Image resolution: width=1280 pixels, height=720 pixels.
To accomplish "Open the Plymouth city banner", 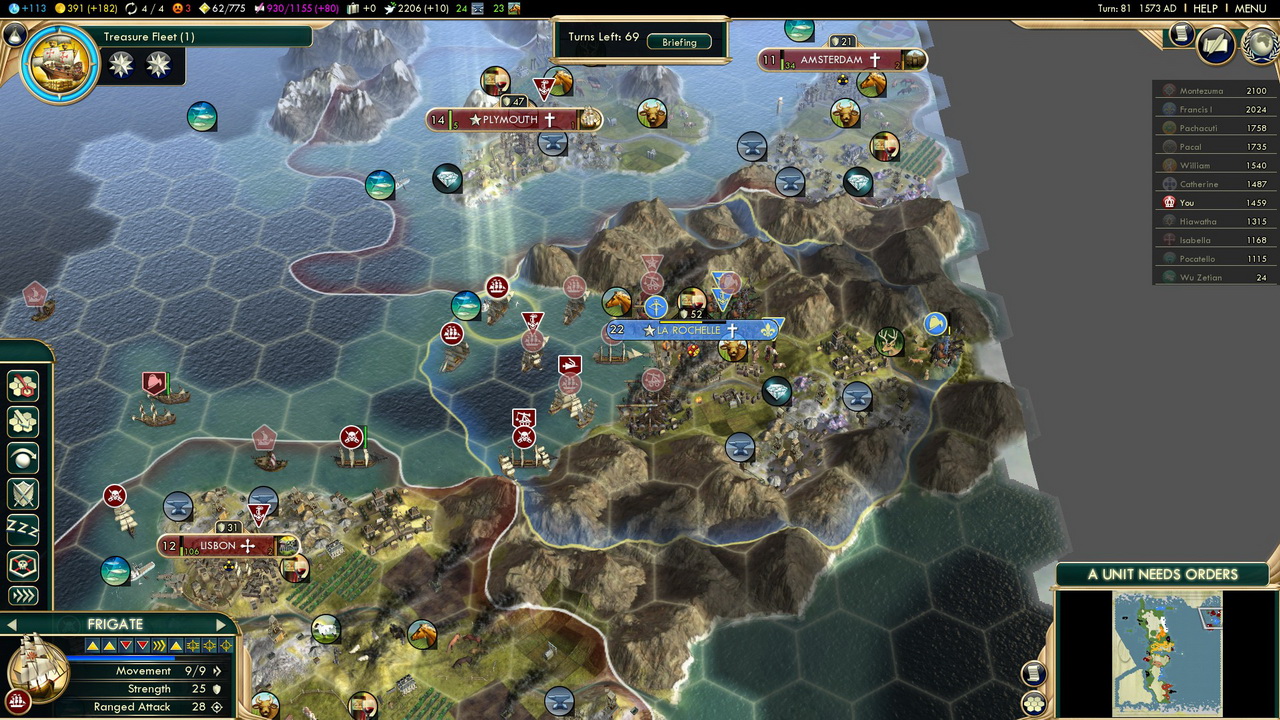I will tap(511, 120).
